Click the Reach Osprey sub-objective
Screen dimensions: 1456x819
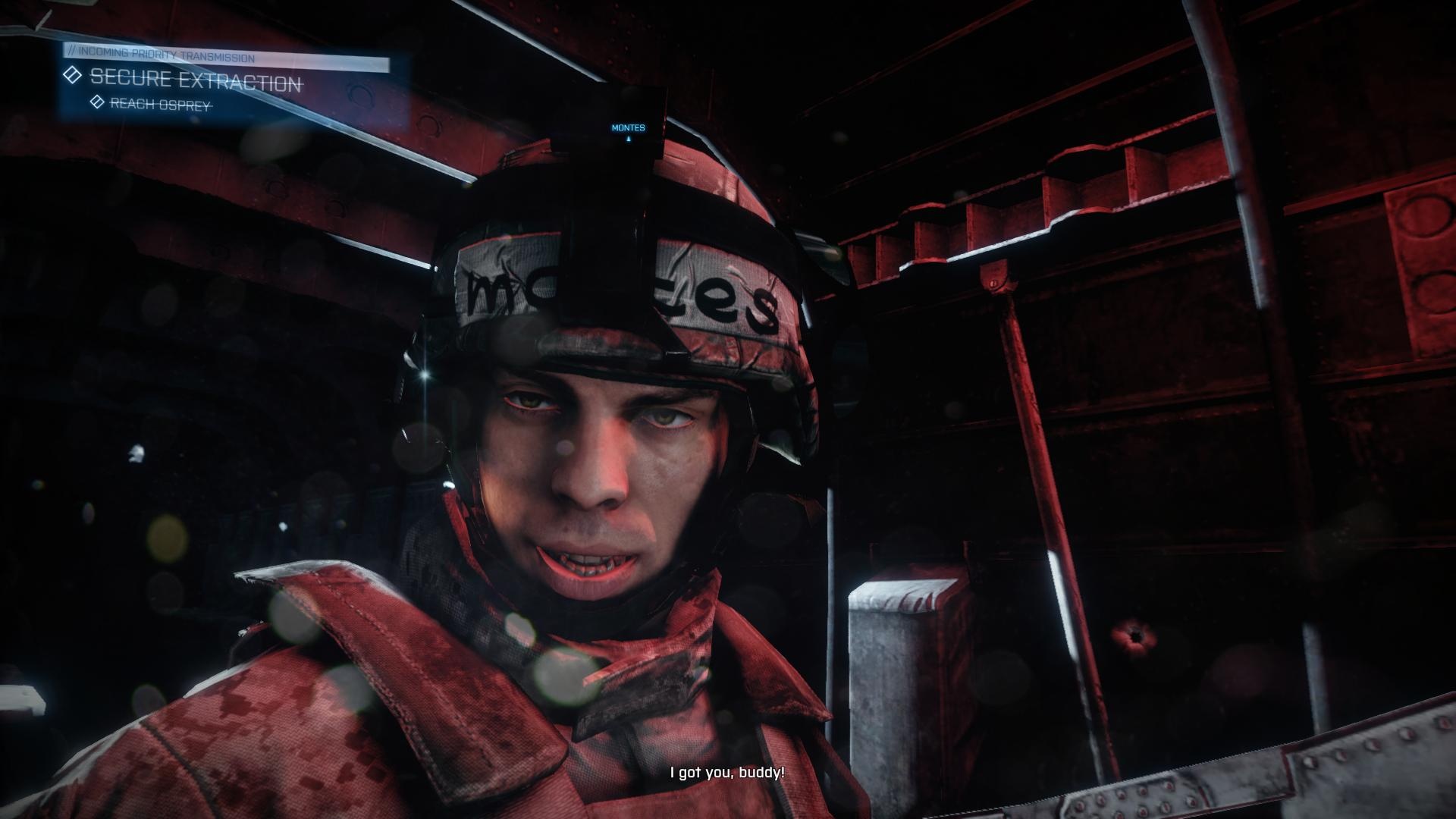coord(160,104)
